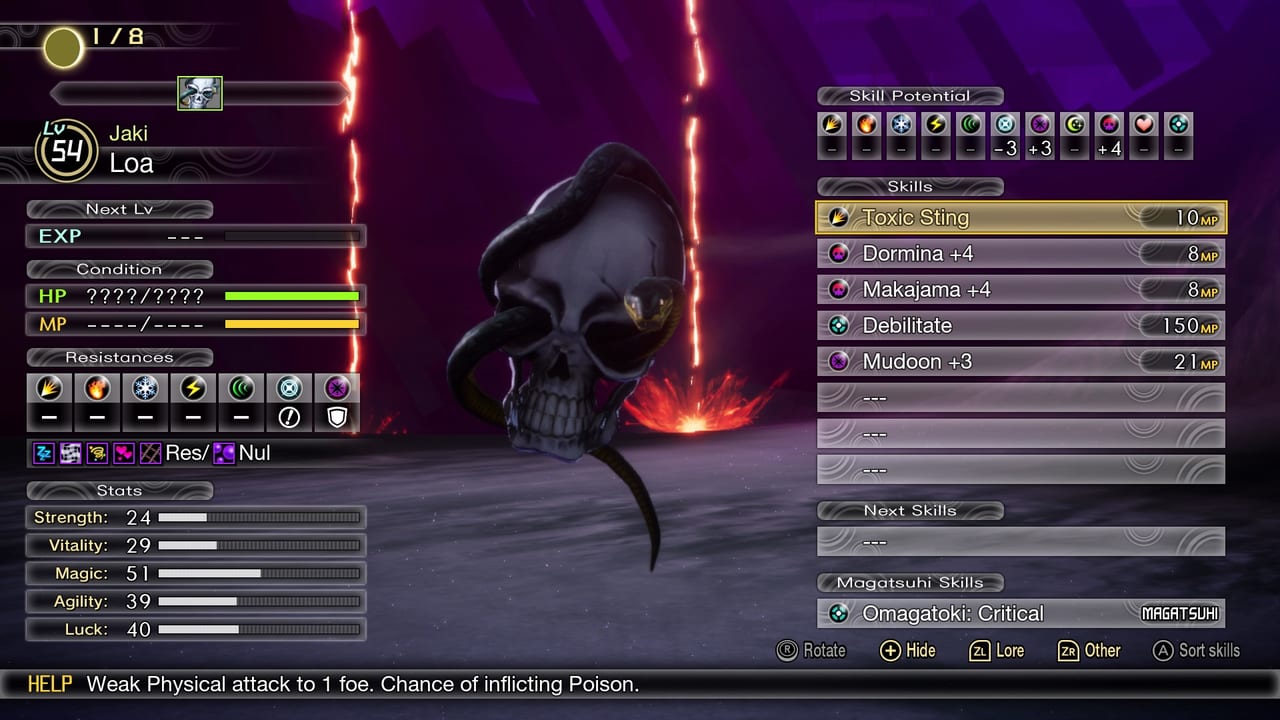Select the Physical icon in the Resistances row
The width and height of the screenshot is (1280, 720).
pyautogui.click(x=48, y=388)
